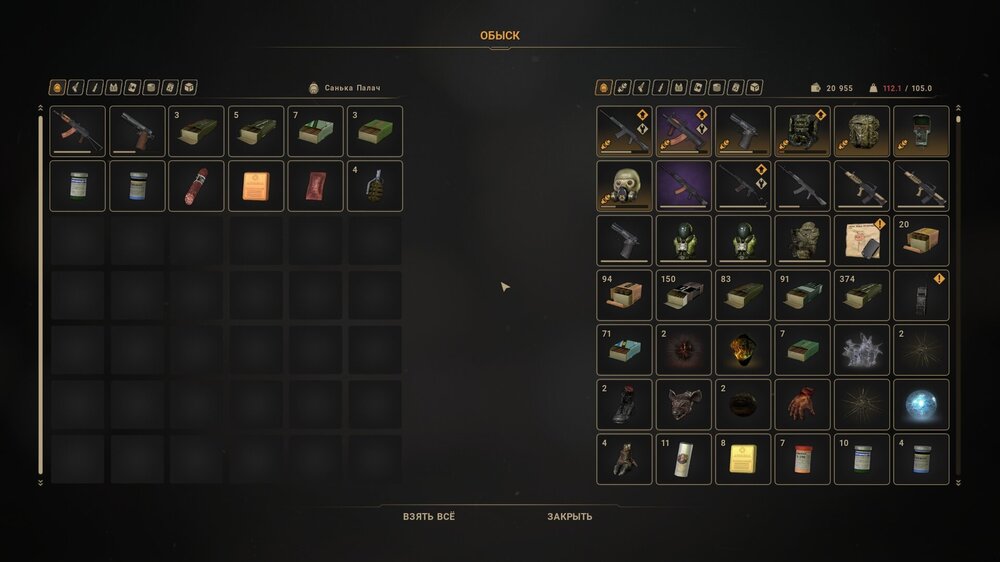Screen dimensions: 1000x562
Task: Select the gas mask in player inventory
Action: (624, 186)
